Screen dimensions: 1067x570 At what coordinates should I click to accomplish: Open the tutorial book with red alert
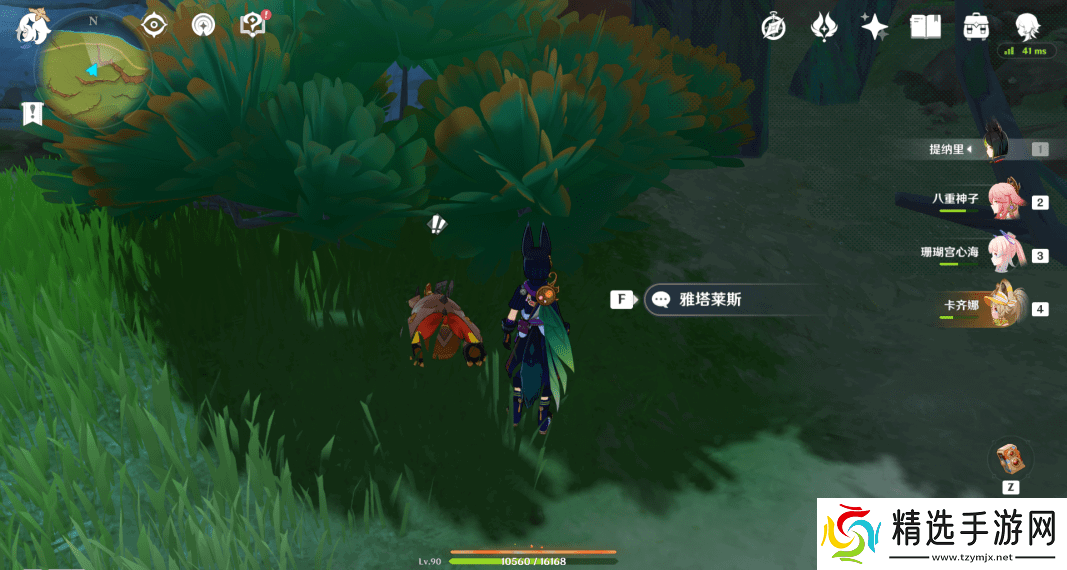pyautogui.click(x=253, y=25)
